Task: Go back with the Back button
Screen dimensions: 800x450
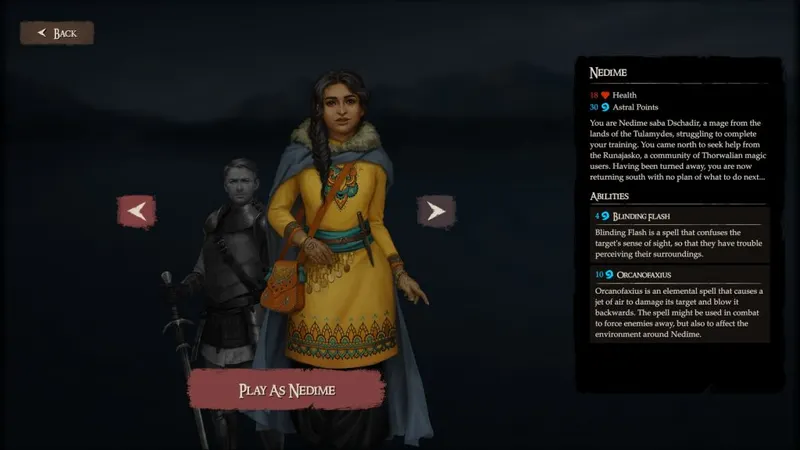Action: coord(57,33)
